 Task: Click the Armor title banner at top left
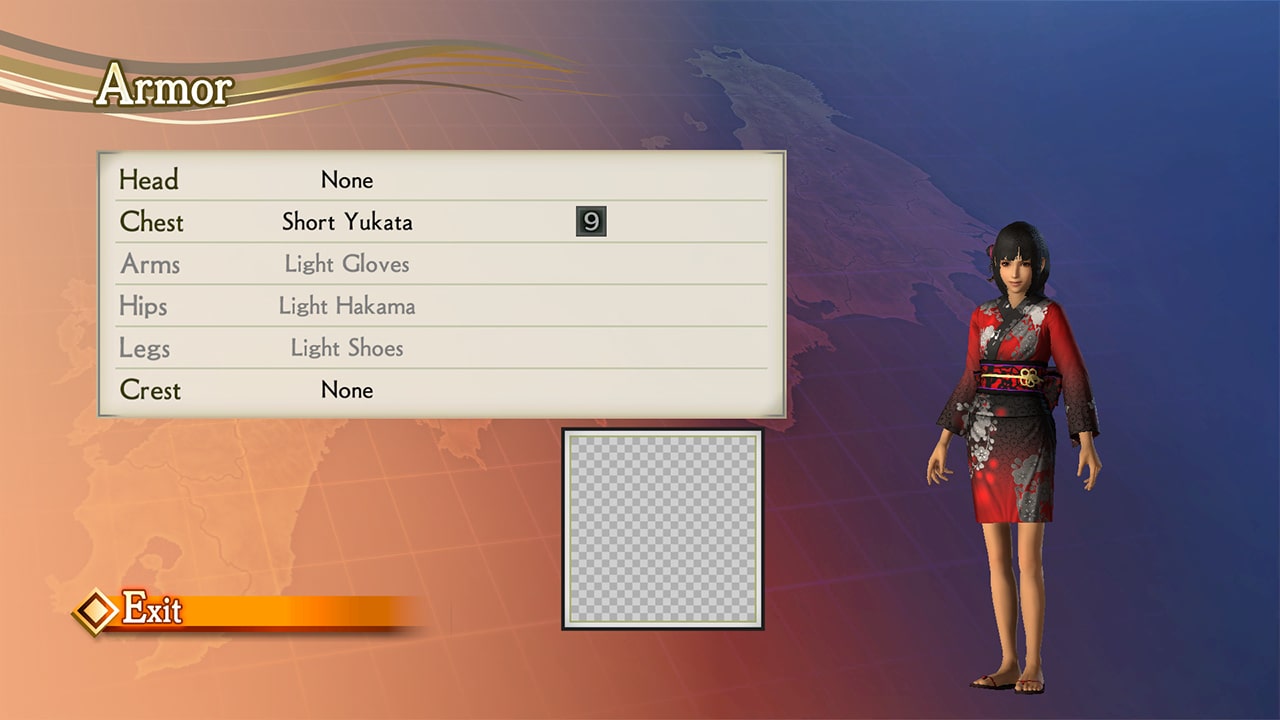(x=163, y=88)
